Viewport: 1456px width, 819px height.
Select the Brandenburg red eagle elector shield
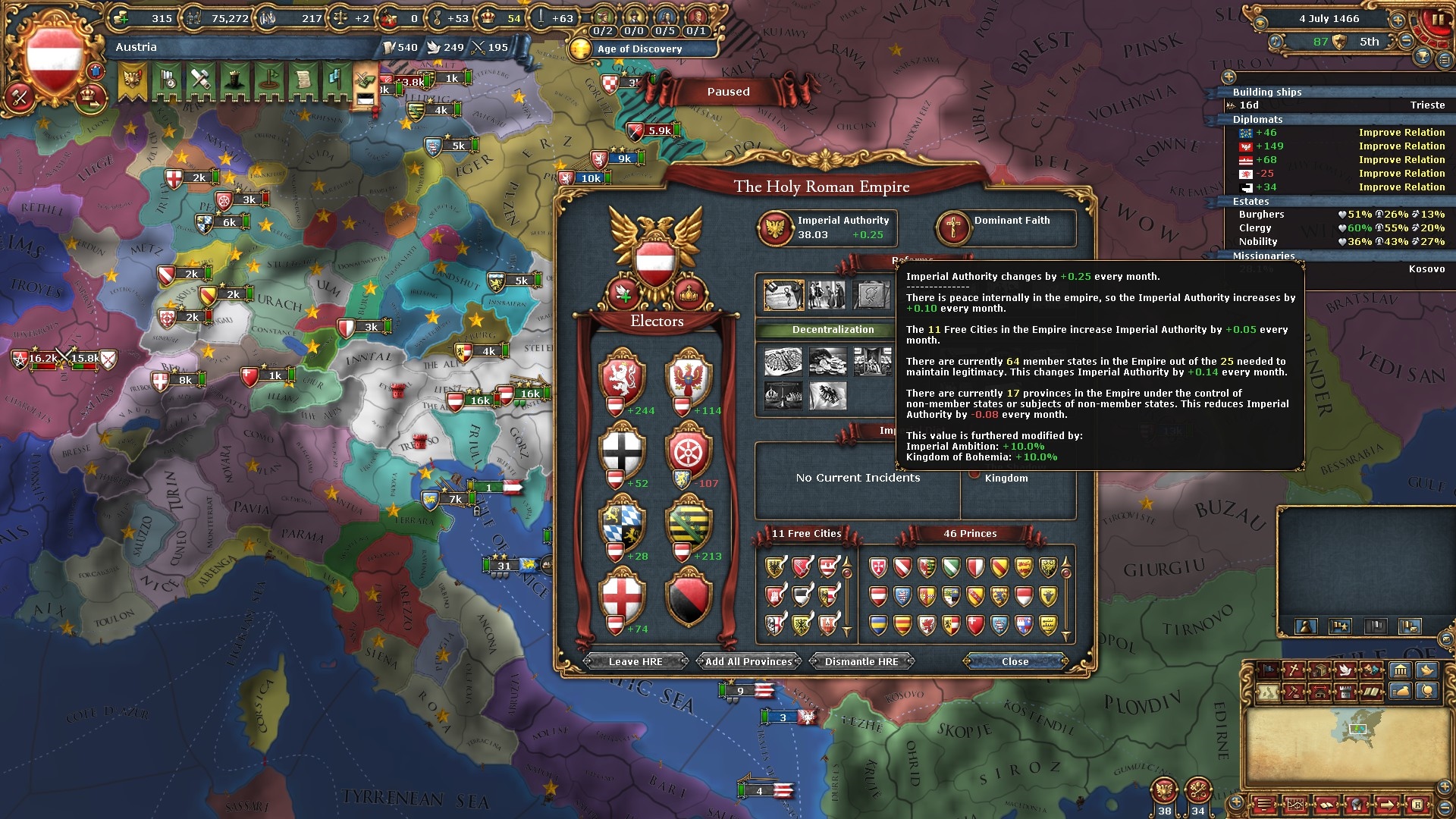tap(689, 376)
